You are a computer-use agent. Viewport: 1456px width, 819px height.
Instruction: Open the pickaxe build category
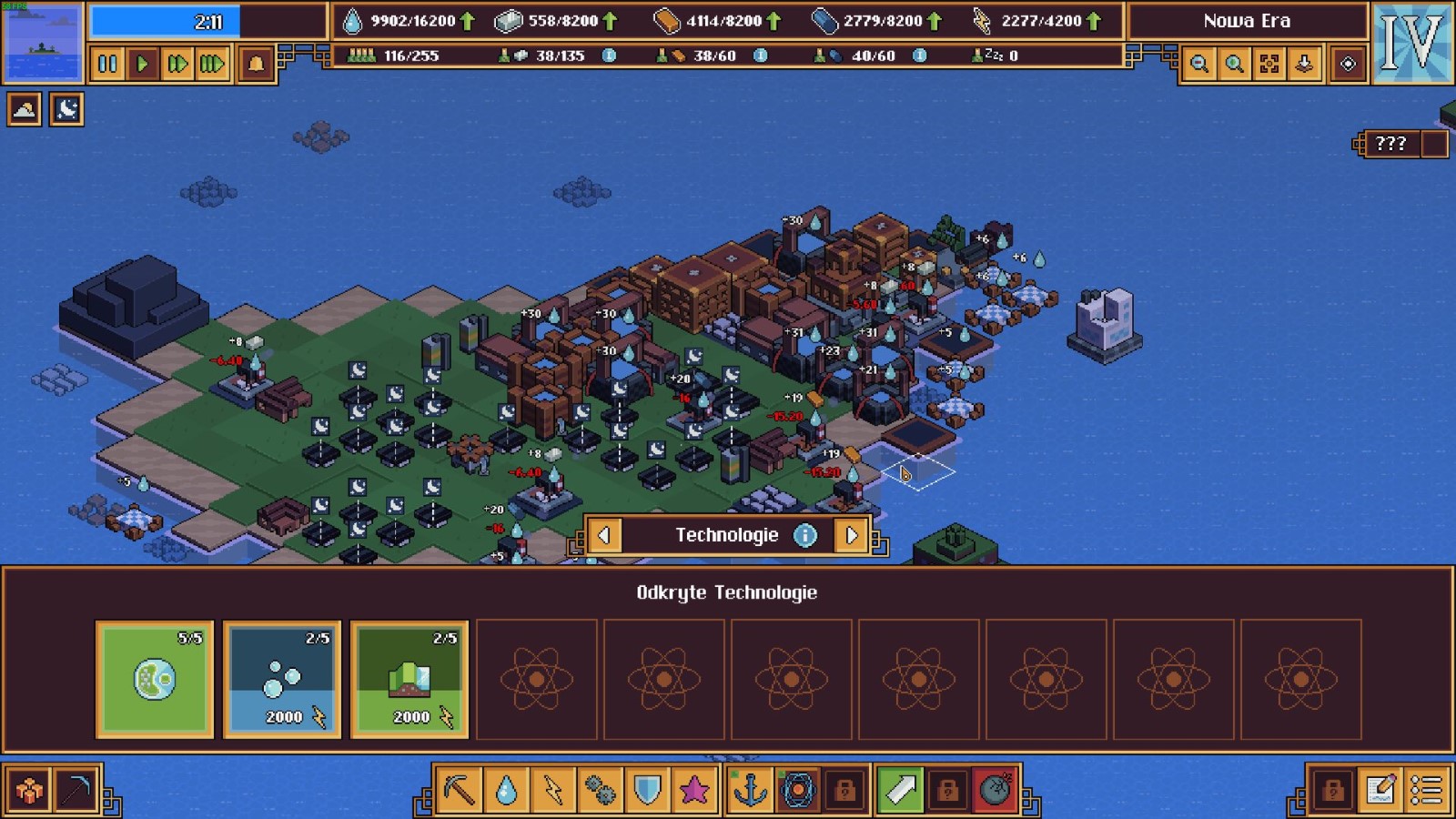(x=460, y=789)
